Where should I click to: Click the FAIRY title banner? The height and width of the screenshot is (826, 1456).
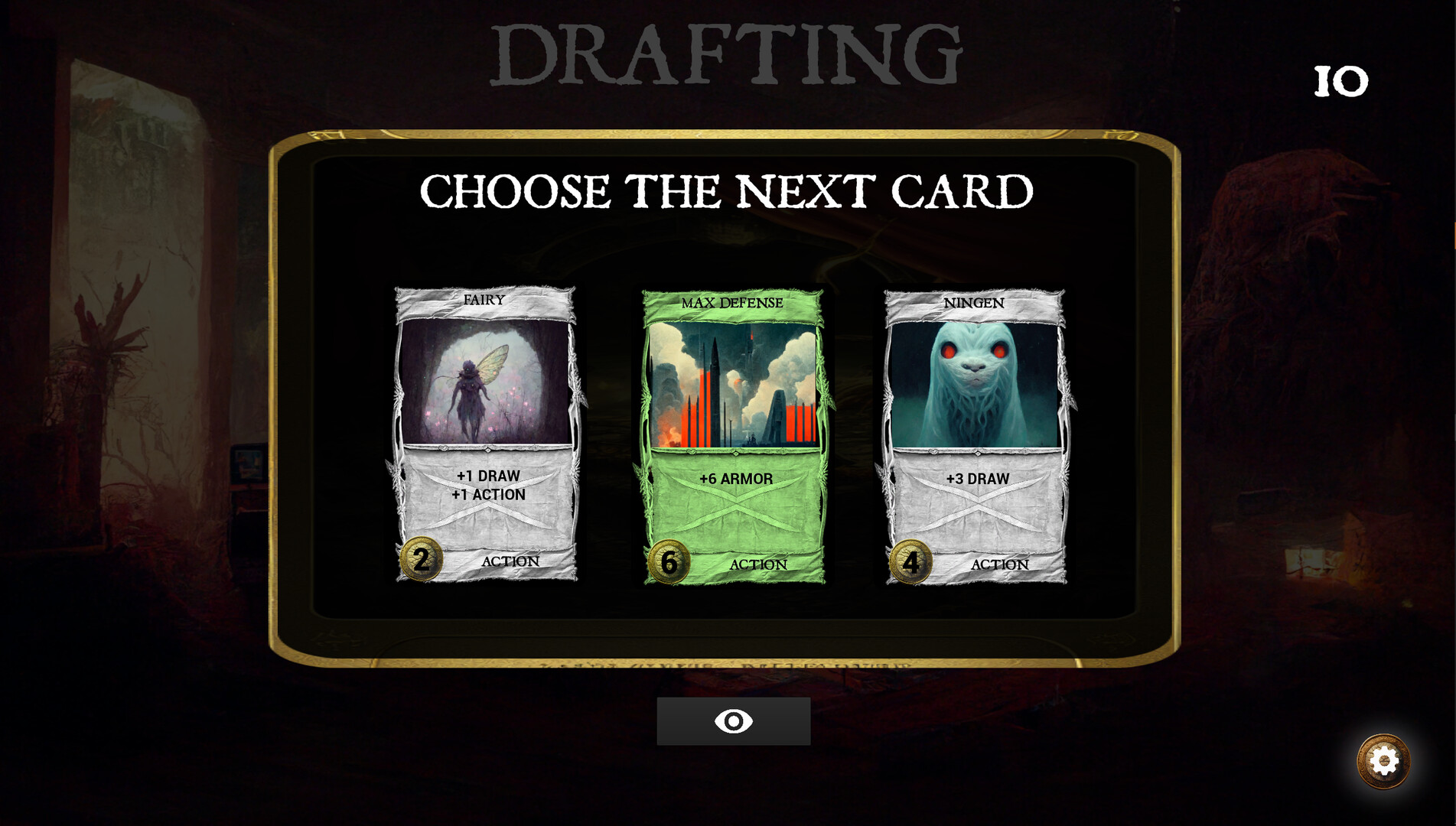tap(482, 301)
